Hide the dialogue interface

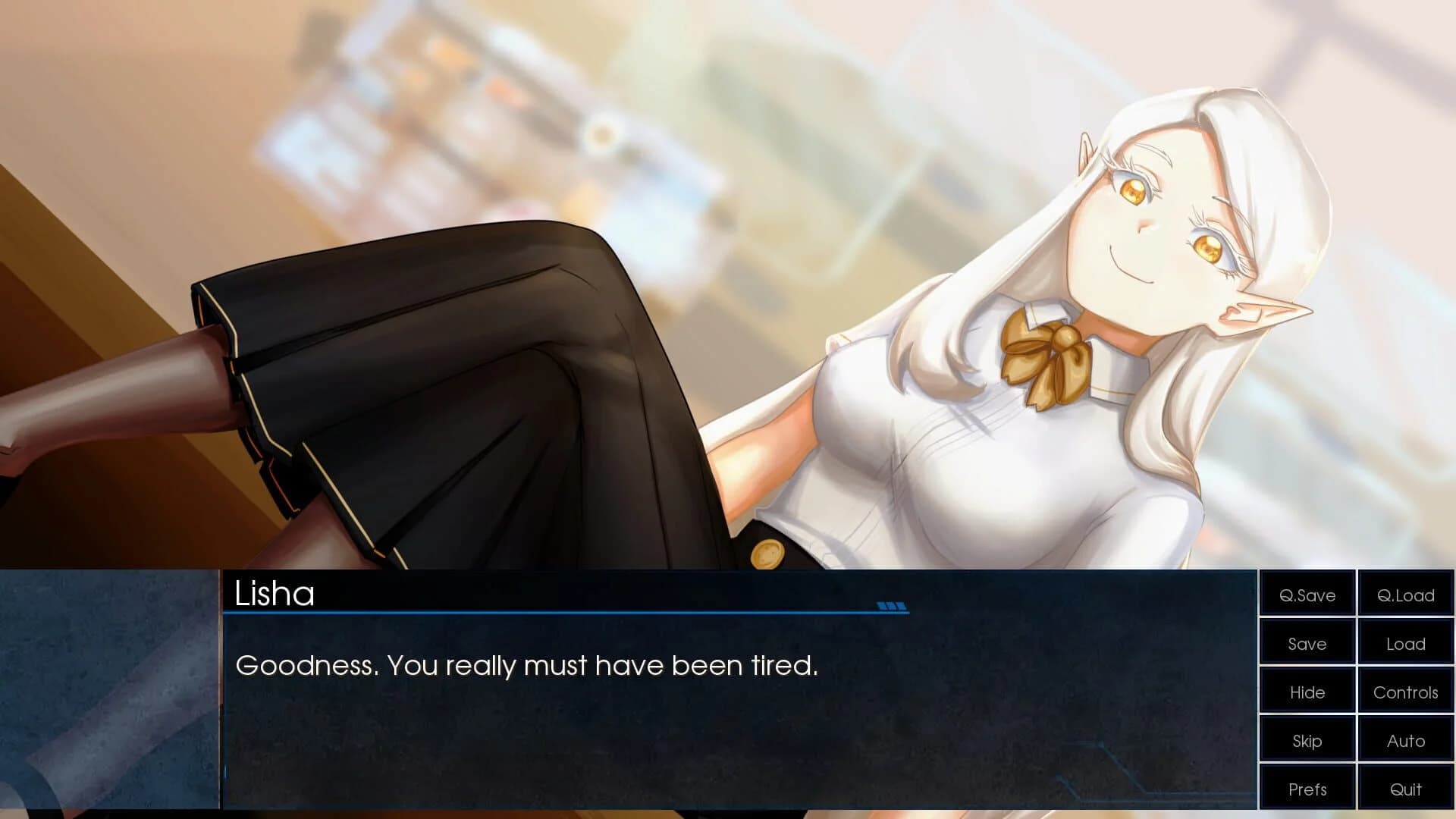tap(1306, 692)
